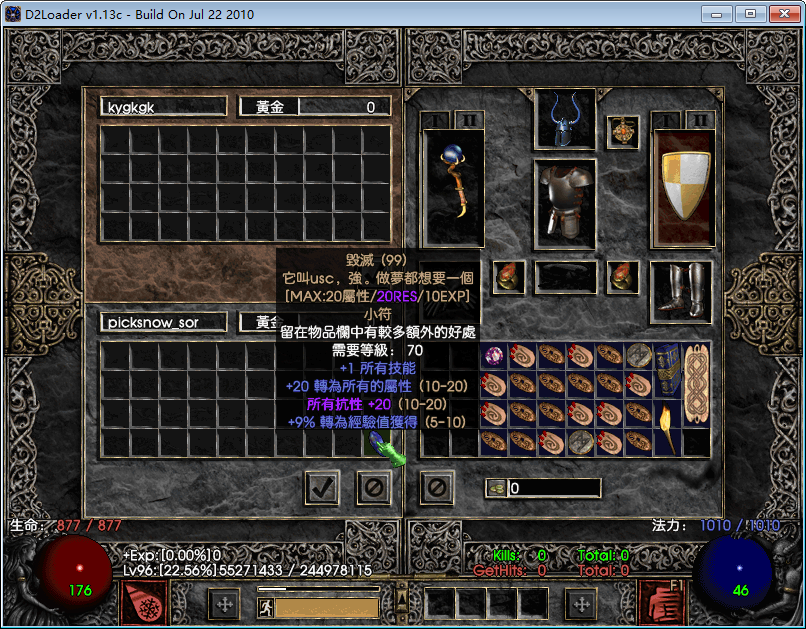Pick the equipped amulet slot

pos(623,131)
